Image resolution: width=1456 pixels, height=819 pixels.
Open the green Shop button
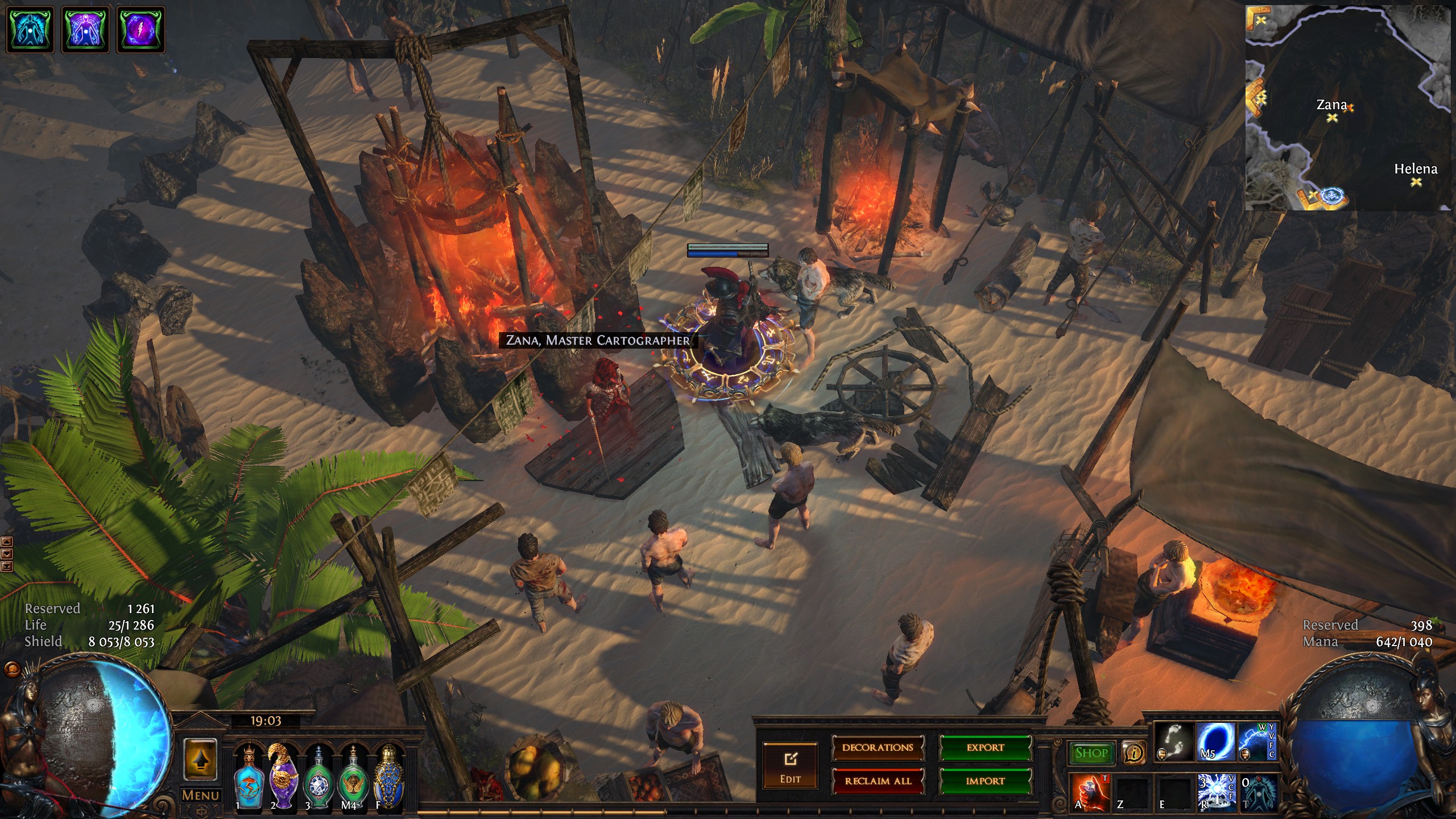click(x=1091, y=753)
